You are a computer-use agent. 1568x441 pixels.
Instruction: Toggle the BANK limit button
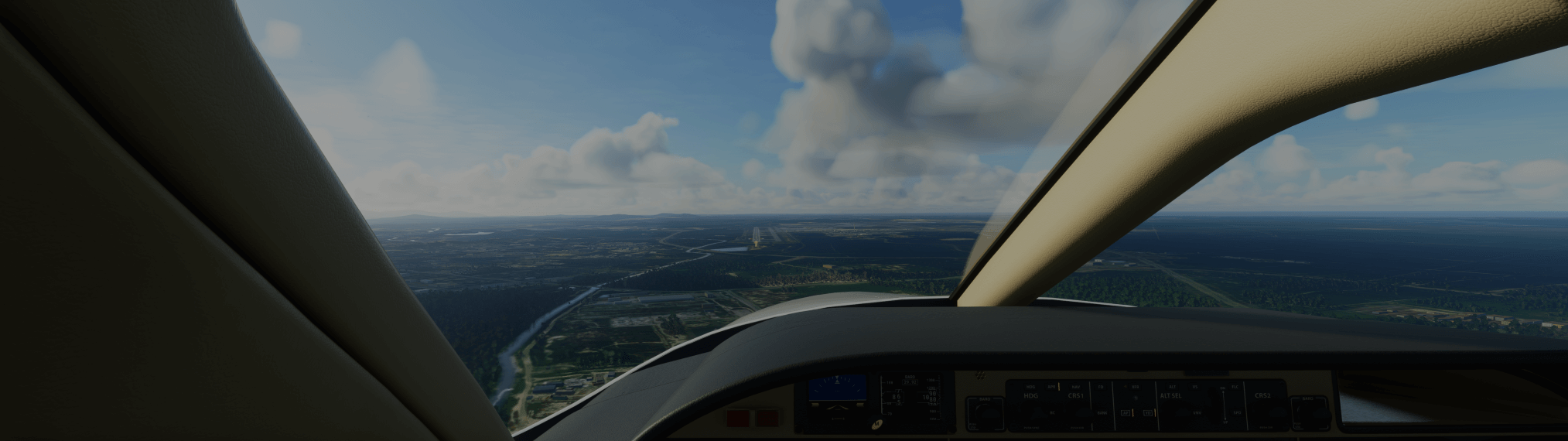(1102, 413)
